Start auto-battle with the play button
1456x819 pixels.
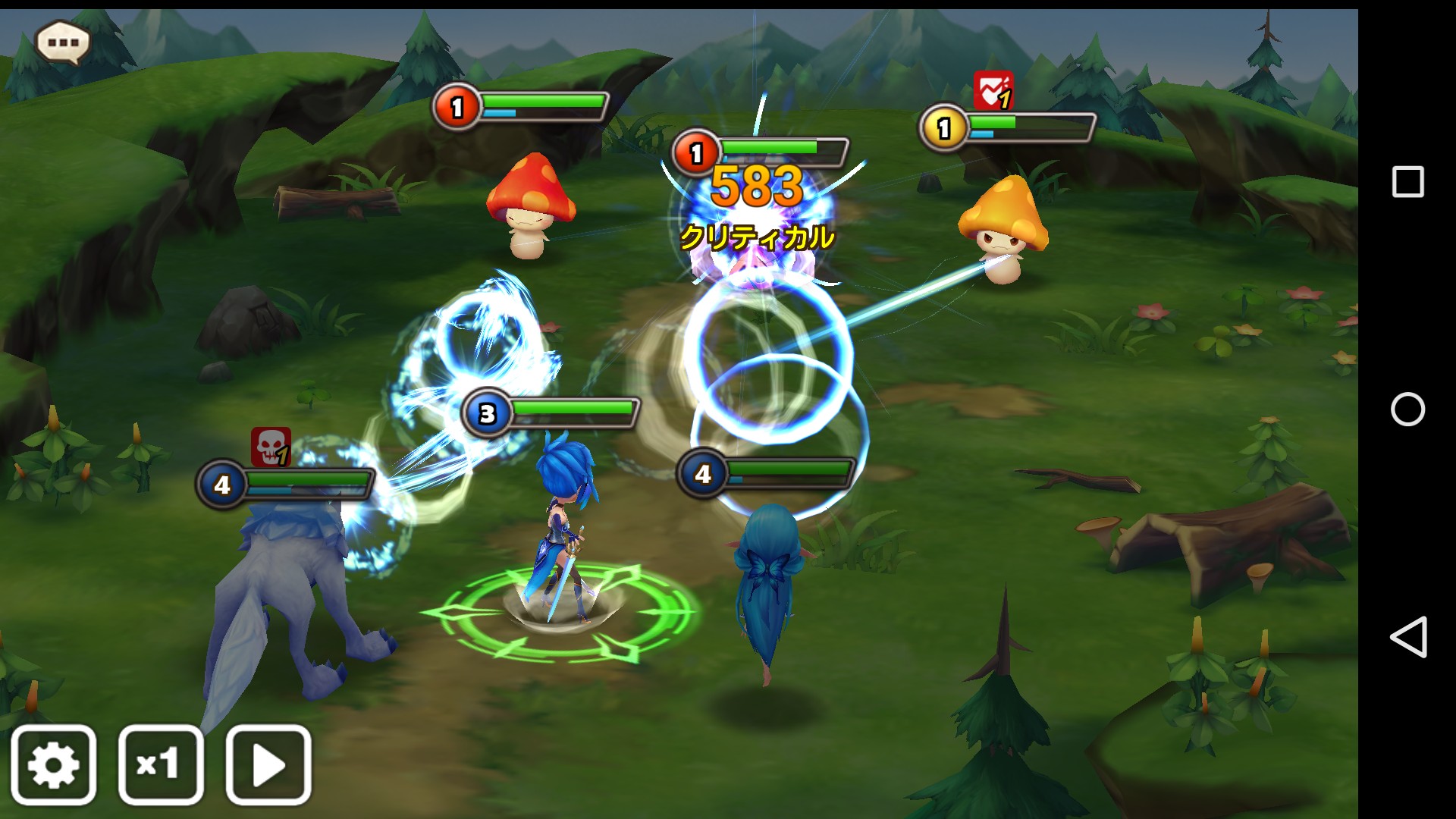[x=268, y=764]
